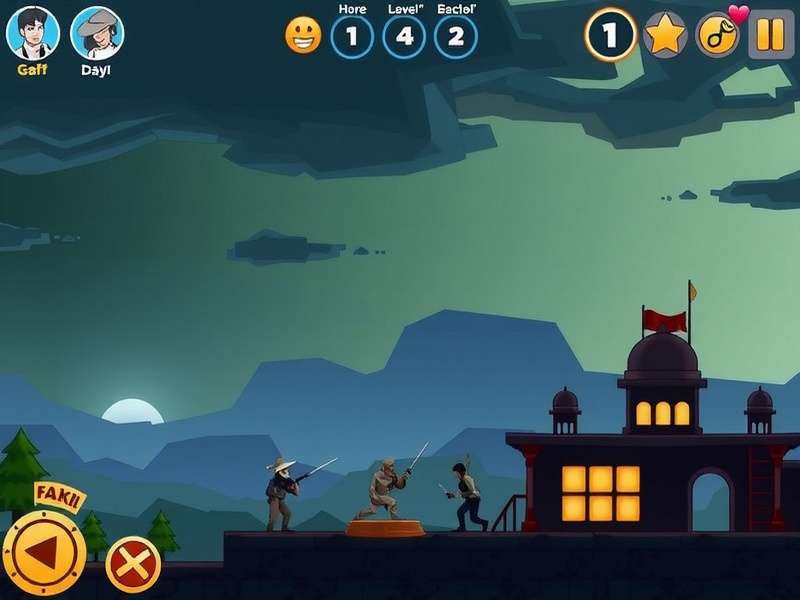800x600 pixels.
Task: Toggle the music note button
Action: [x=717, y=35]
